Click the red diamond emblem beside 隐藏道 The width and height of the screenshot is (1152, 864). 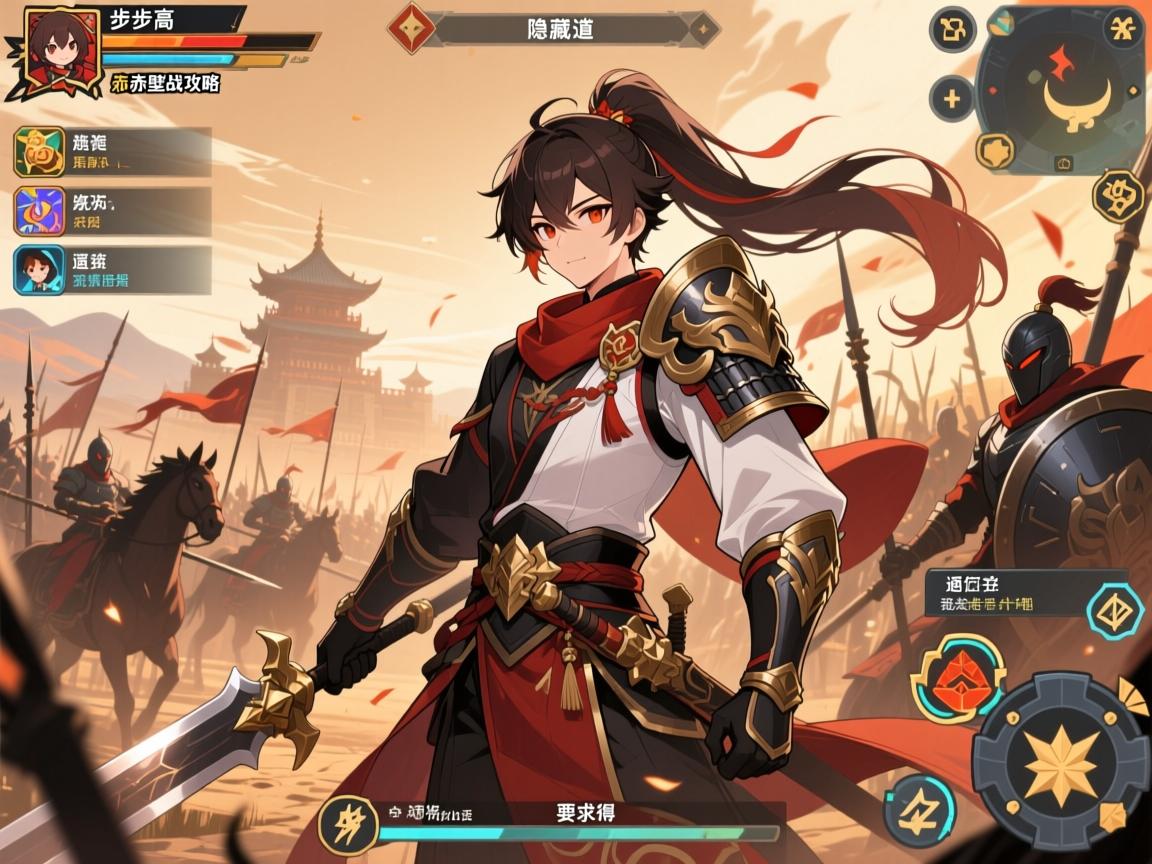click(x=411, y=28)
